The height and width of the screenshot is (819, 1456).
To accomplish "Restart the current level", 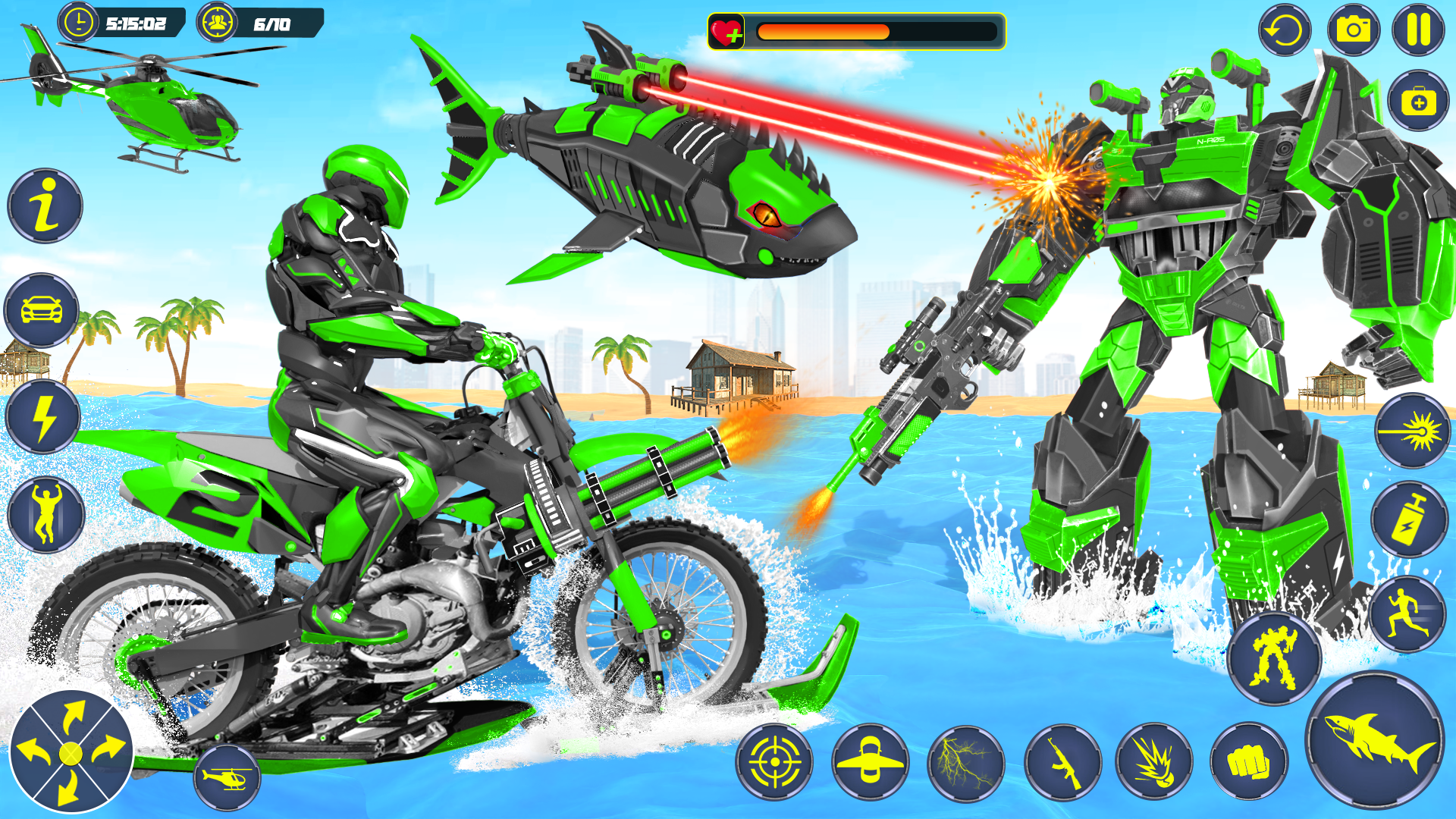I will [1283, 30].
